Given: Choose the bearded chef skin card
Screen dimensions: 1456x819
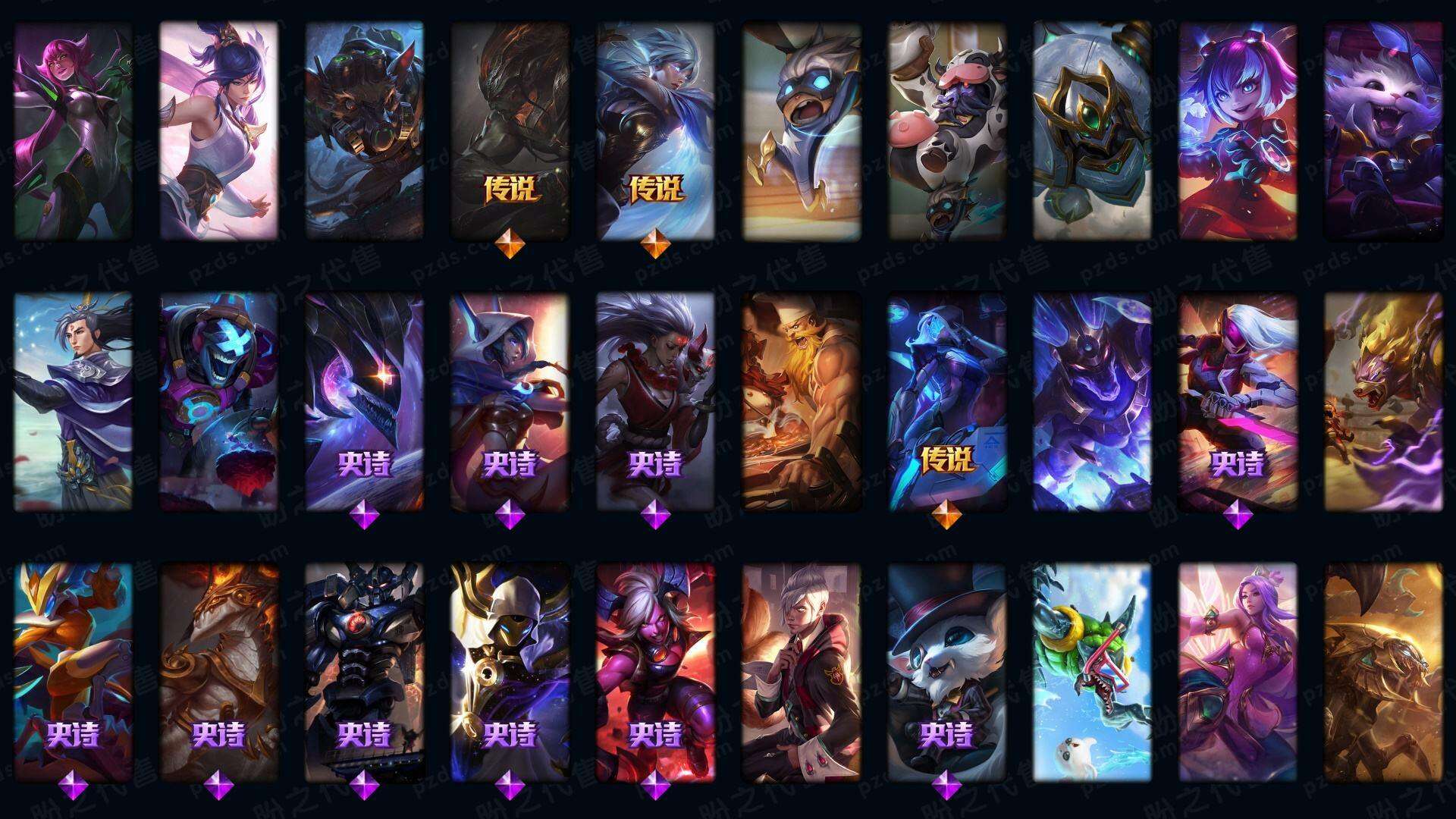Looking at the screenshot, I should click(x=801, y=402).
